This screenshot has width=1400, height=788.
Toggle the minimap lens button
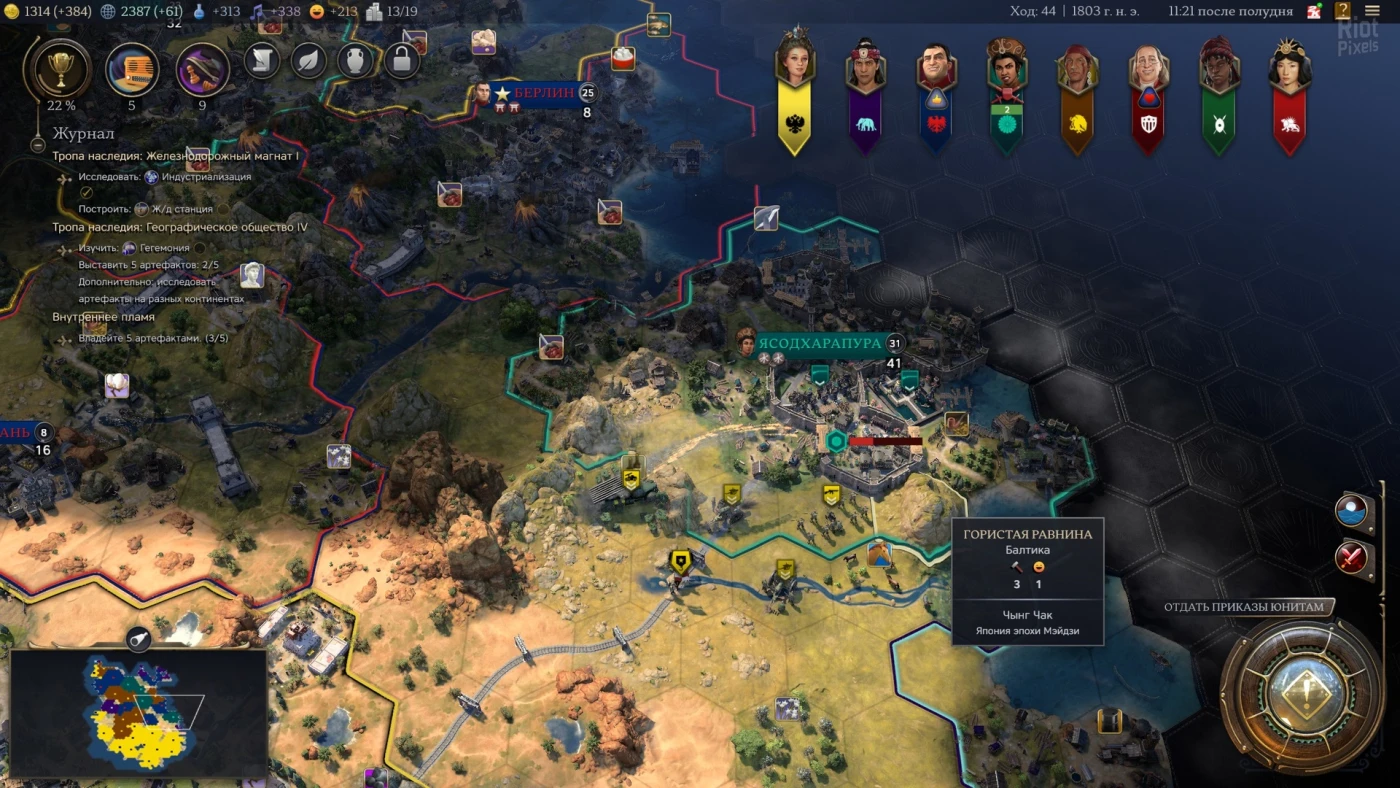point(138,638)
